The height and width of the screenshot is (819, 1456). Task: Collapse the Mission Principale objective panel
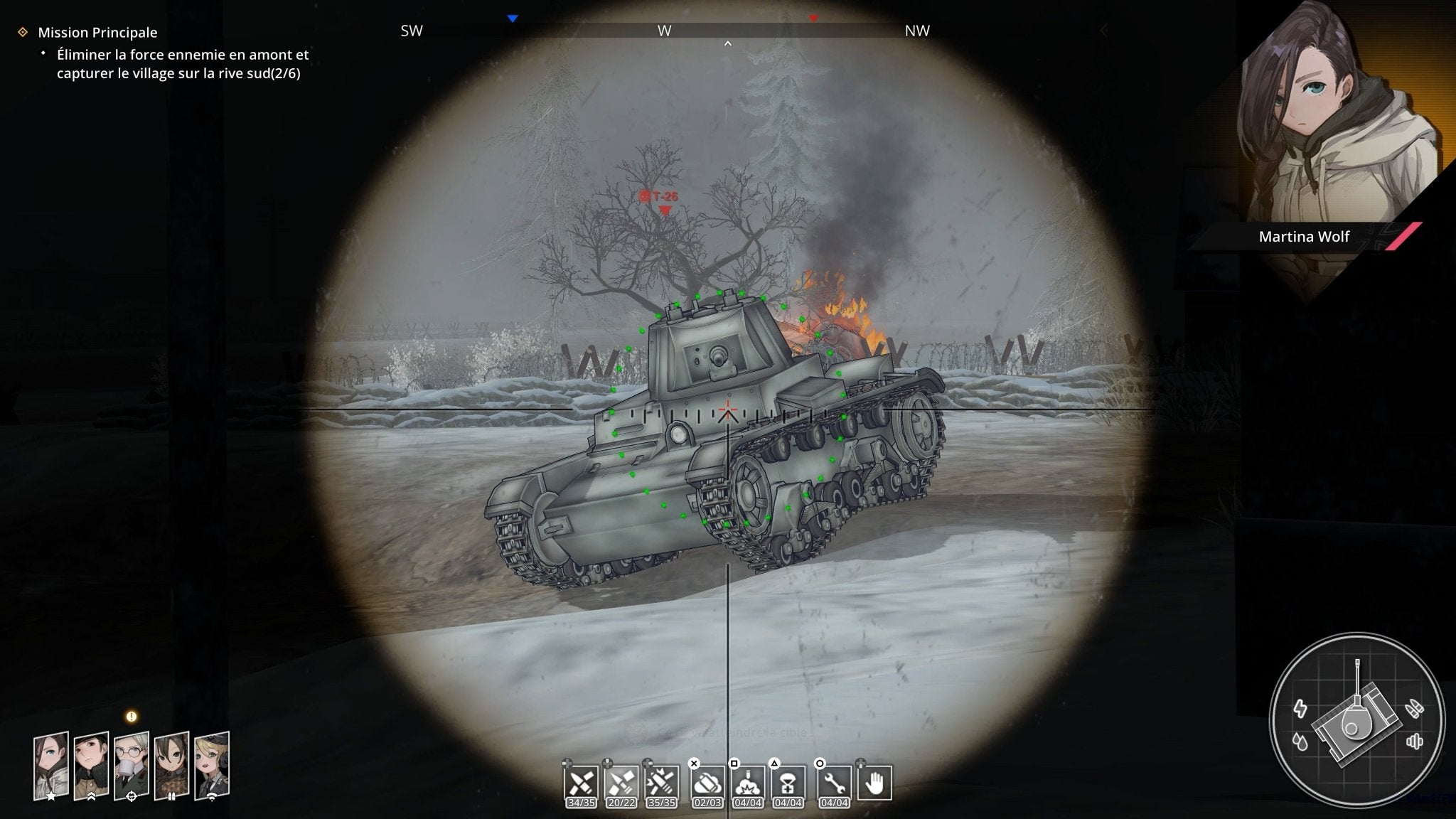[21, 32]
